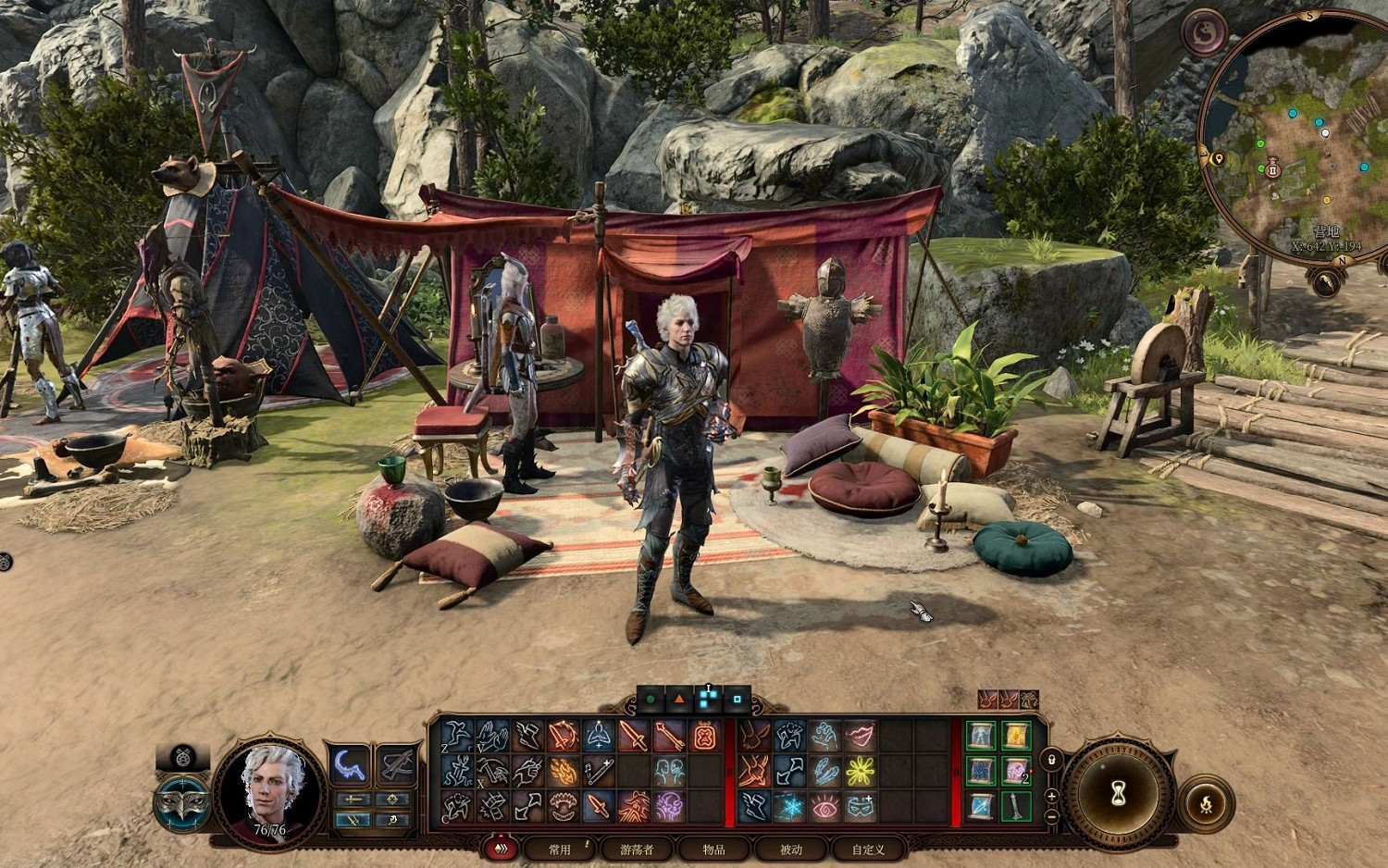Select the 物品 hotbar tab
The image size is (1388, 868).
(x=713, y=849)
